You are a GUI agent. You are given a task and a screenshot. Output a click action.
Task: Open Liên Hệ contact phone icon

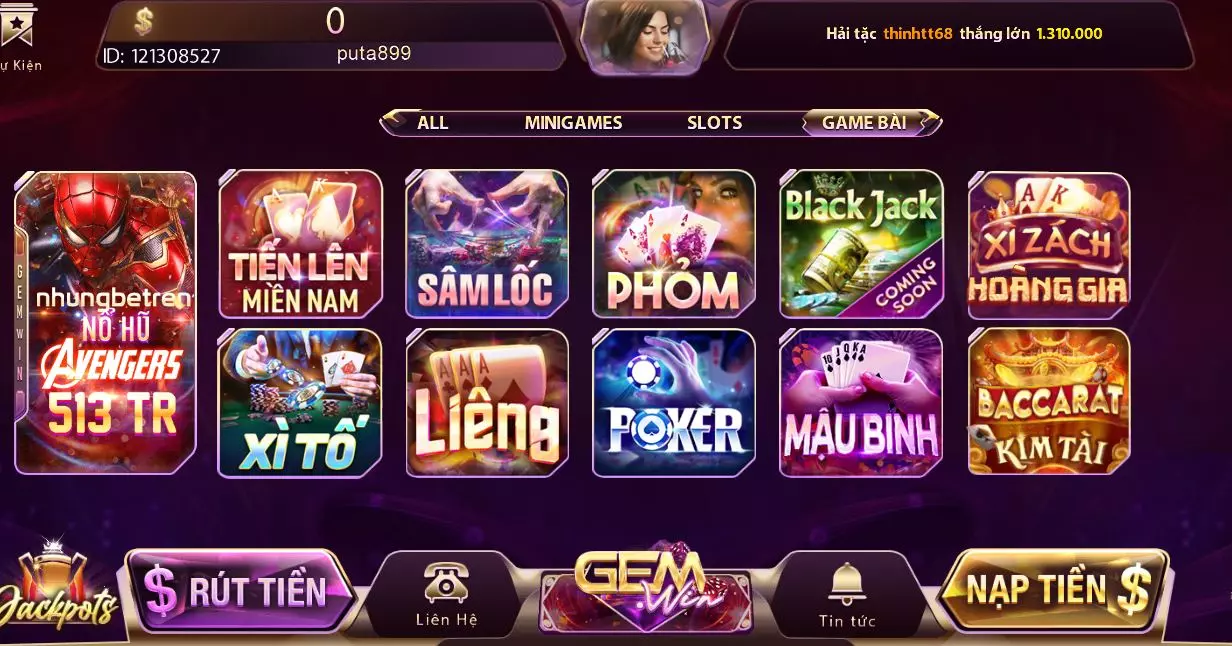coord(446,596)
